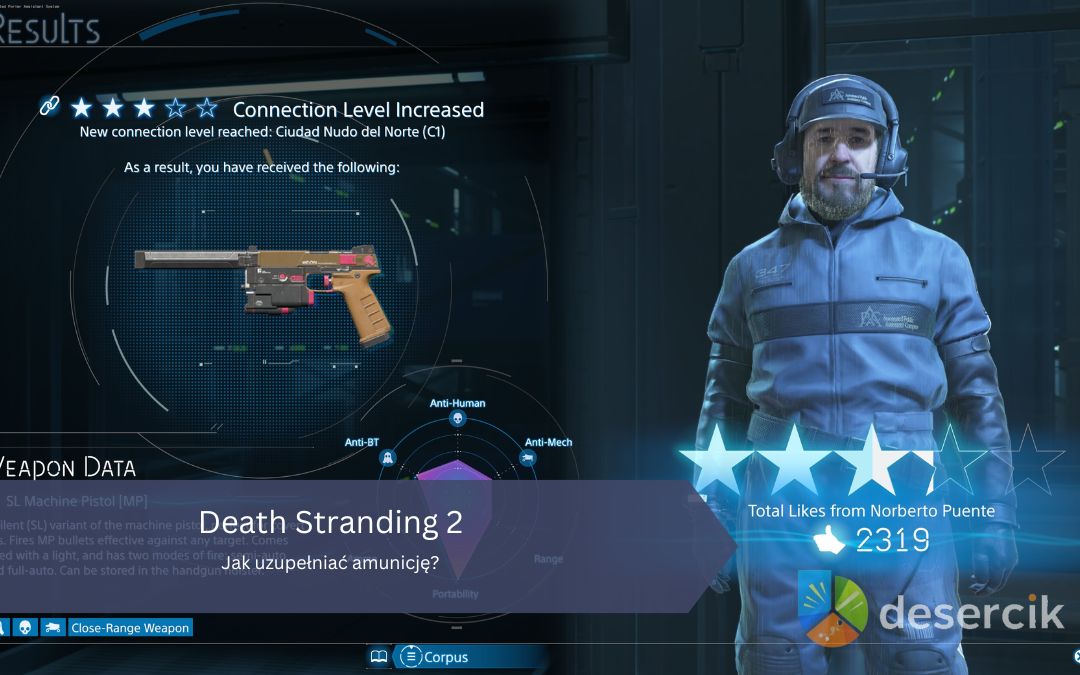Select the Anti-BT ghost icon
Screen dimensions: 1080x675
pyautogui.click(x=387, y=458)
